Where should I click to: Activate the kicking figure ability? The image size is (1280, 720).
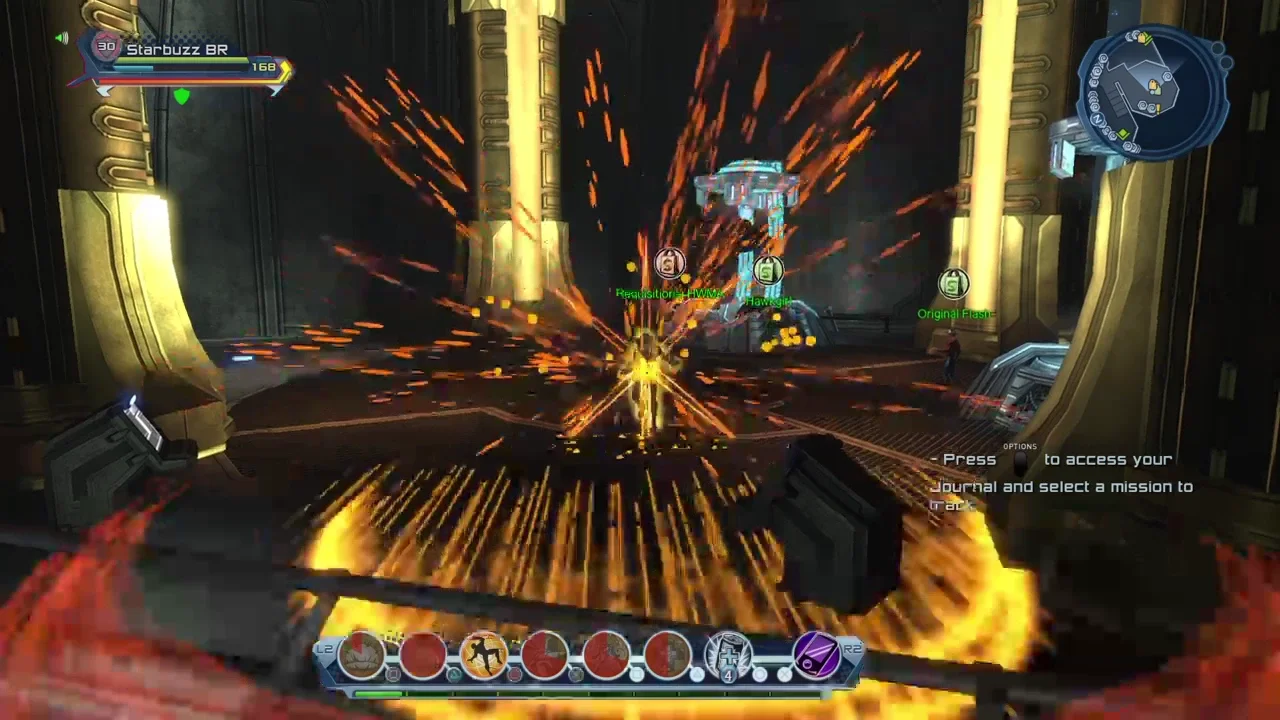484,654
